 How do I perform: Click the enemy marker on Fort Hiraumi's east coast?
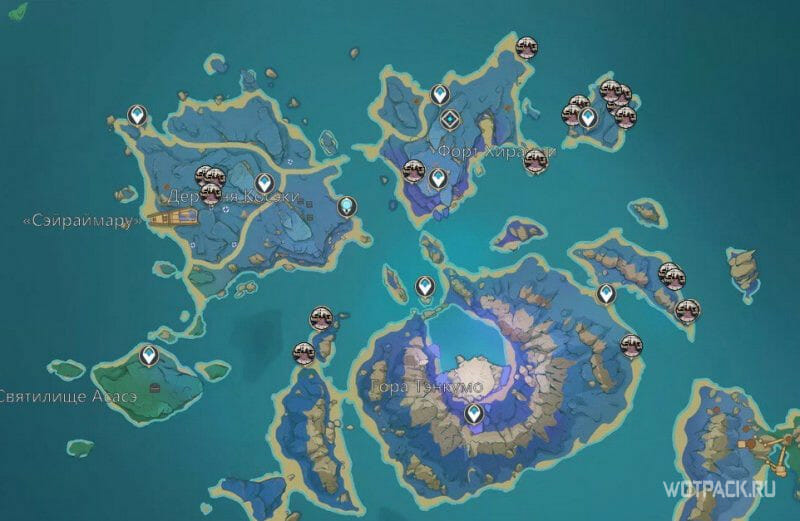point(535,158)
